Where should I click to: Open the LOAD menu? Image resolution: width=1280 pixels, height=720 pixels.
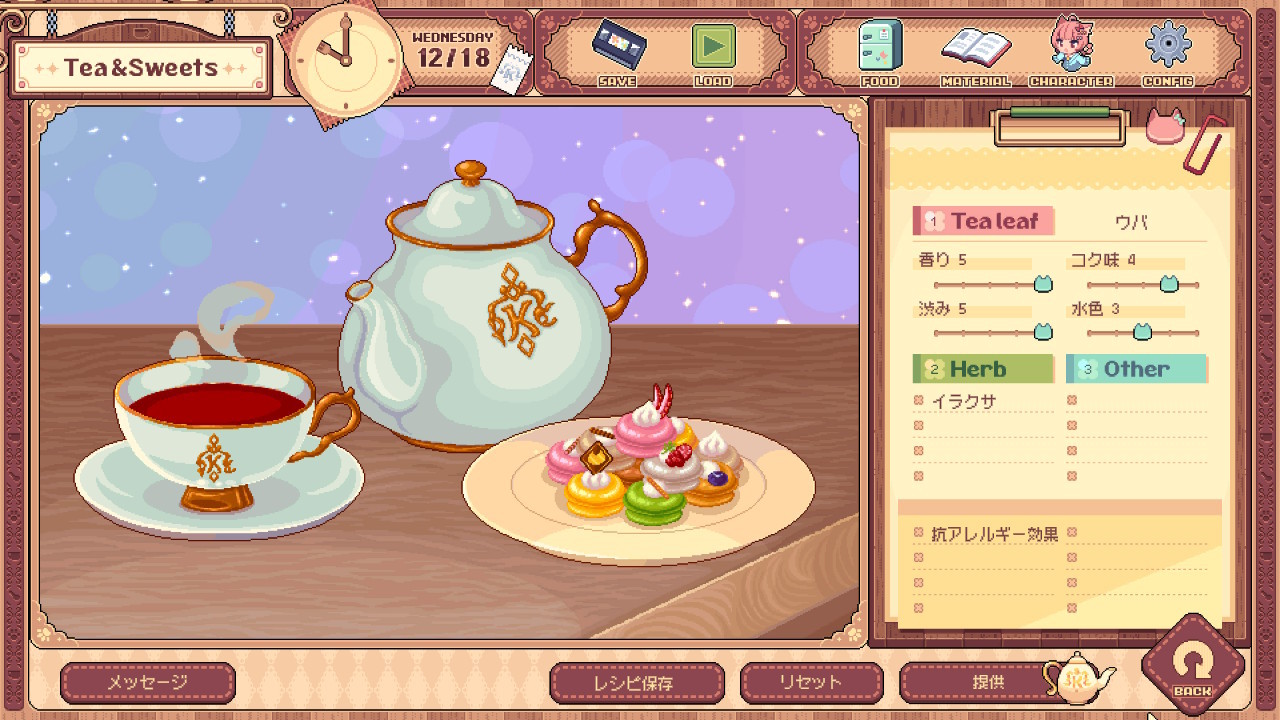713,52
